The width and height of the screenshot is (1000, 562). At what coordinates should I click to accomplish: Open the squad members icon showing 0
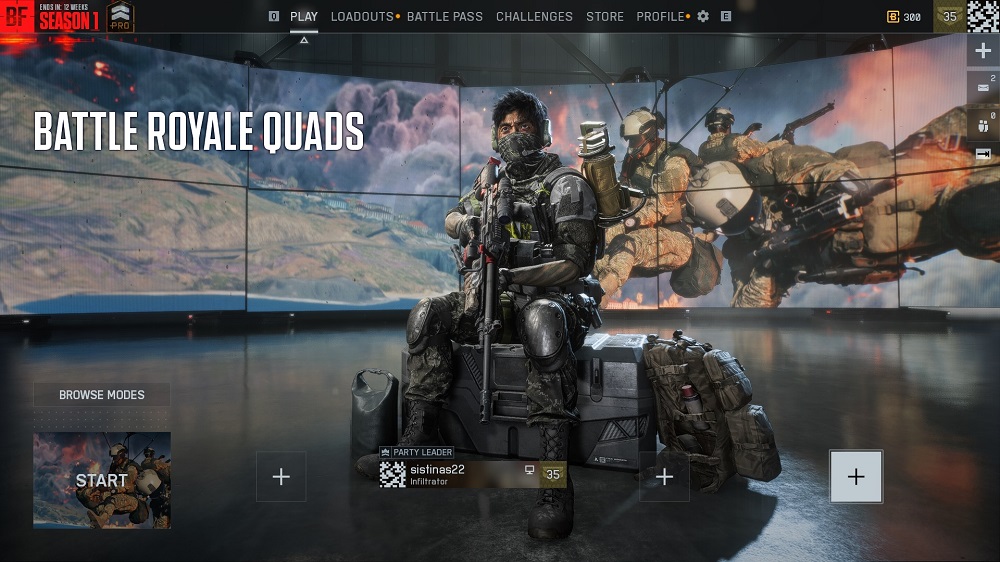982,126
